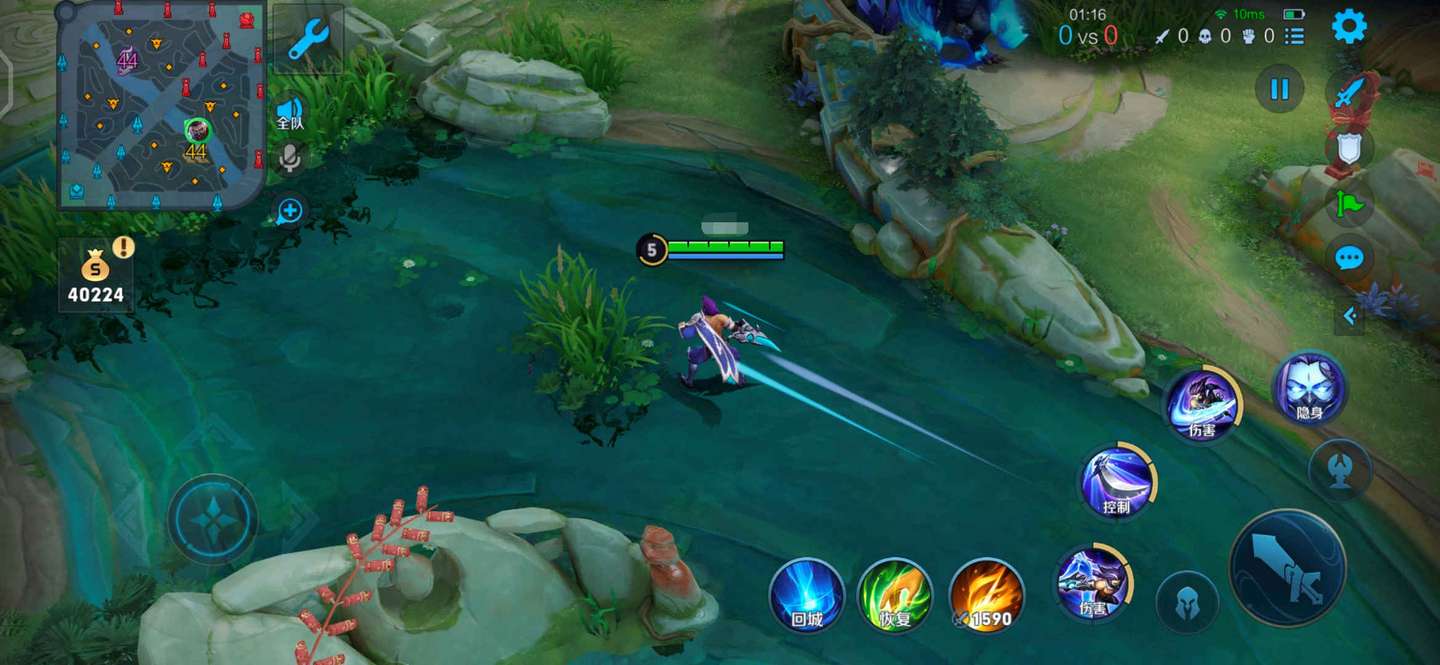This screenshot has width=1440, height=665.
Task: Tap the large sword basic attack button
Action: [x=1287, y=567]
